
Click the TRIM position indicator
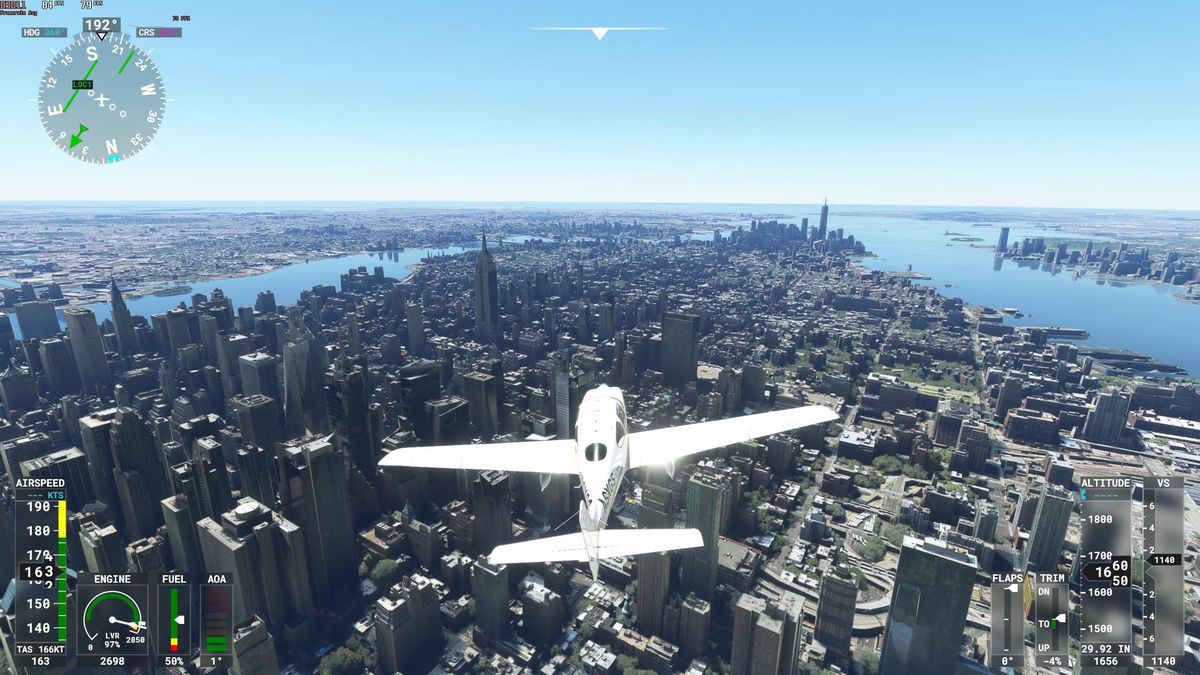coord(1051,619)
